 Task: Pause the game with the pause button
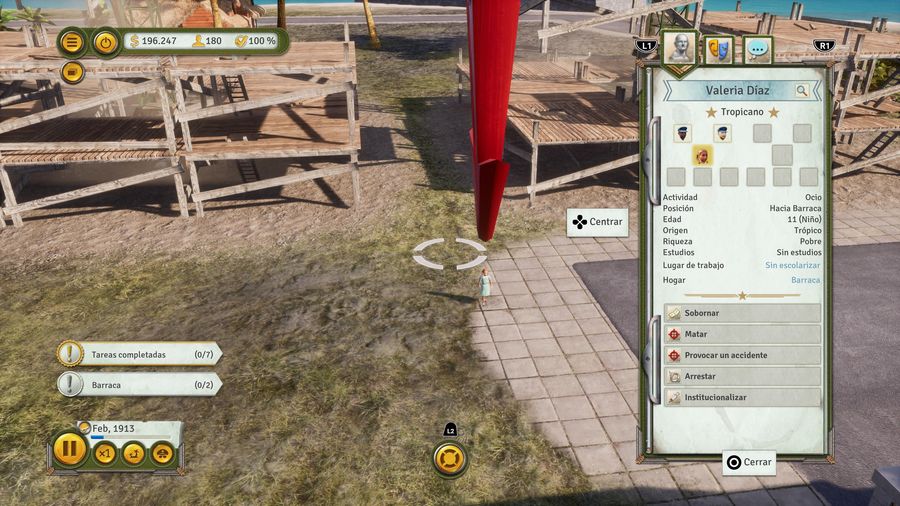[x=69, y=449]
